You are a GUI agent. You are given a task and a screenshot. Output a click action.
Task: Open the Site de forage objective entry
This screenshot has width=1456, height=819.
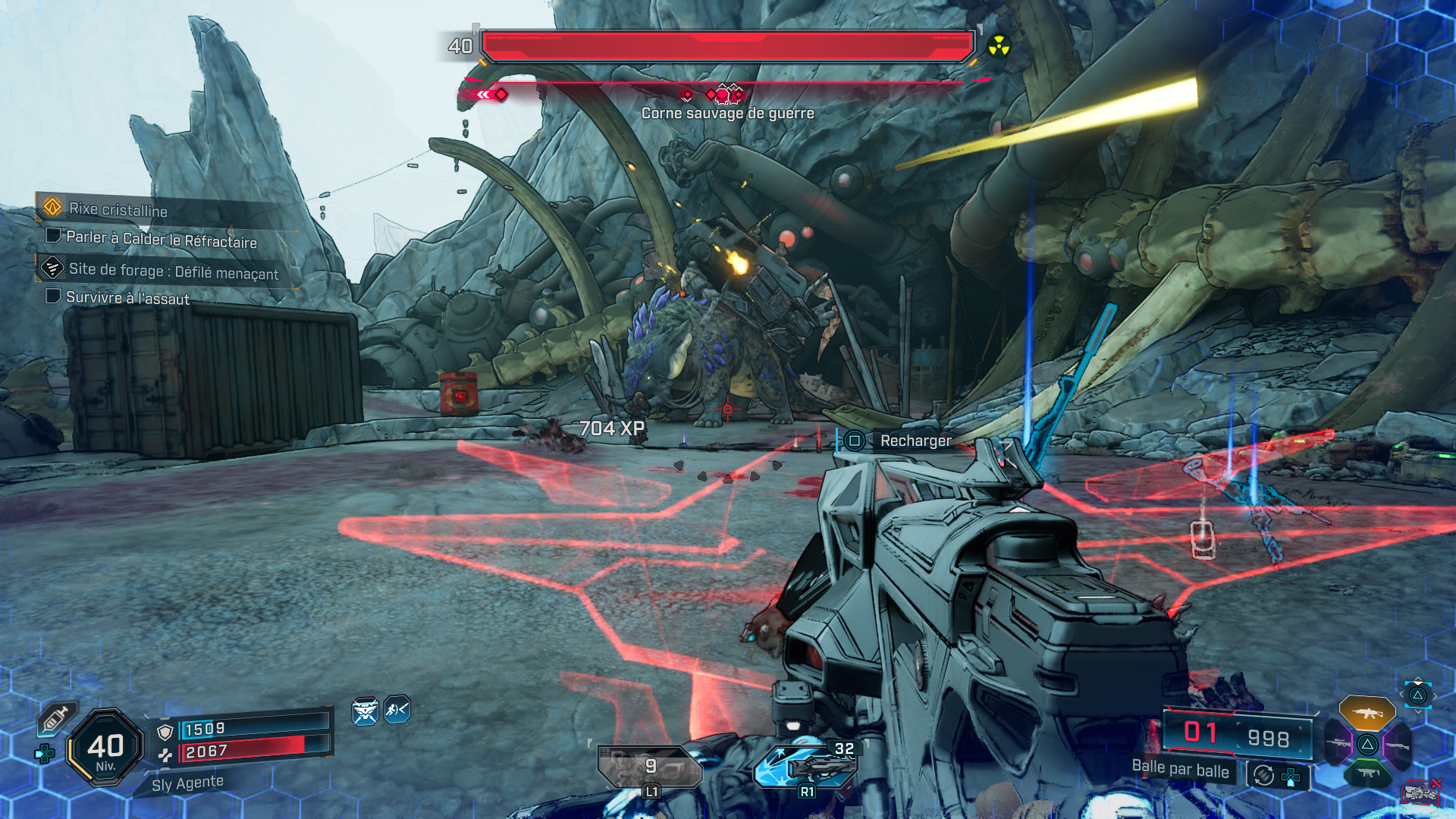pyautogui.click(x=173, y=271)
